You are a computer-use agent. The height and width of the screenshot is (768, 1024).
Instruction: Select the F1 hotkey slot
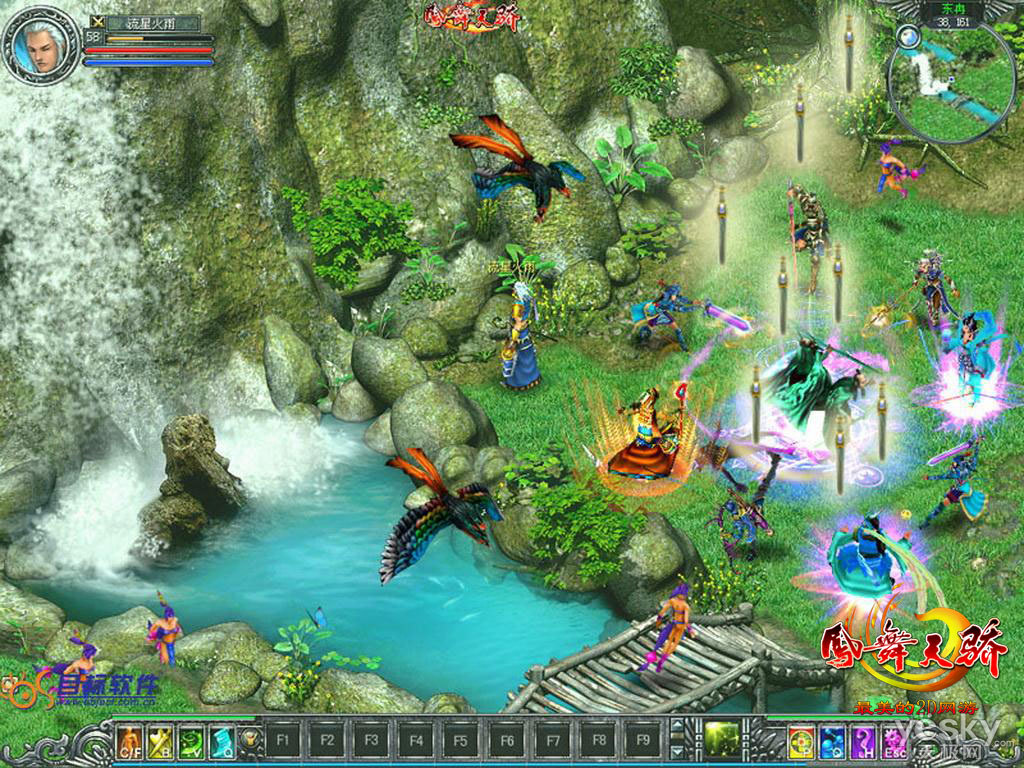(283, 741)
